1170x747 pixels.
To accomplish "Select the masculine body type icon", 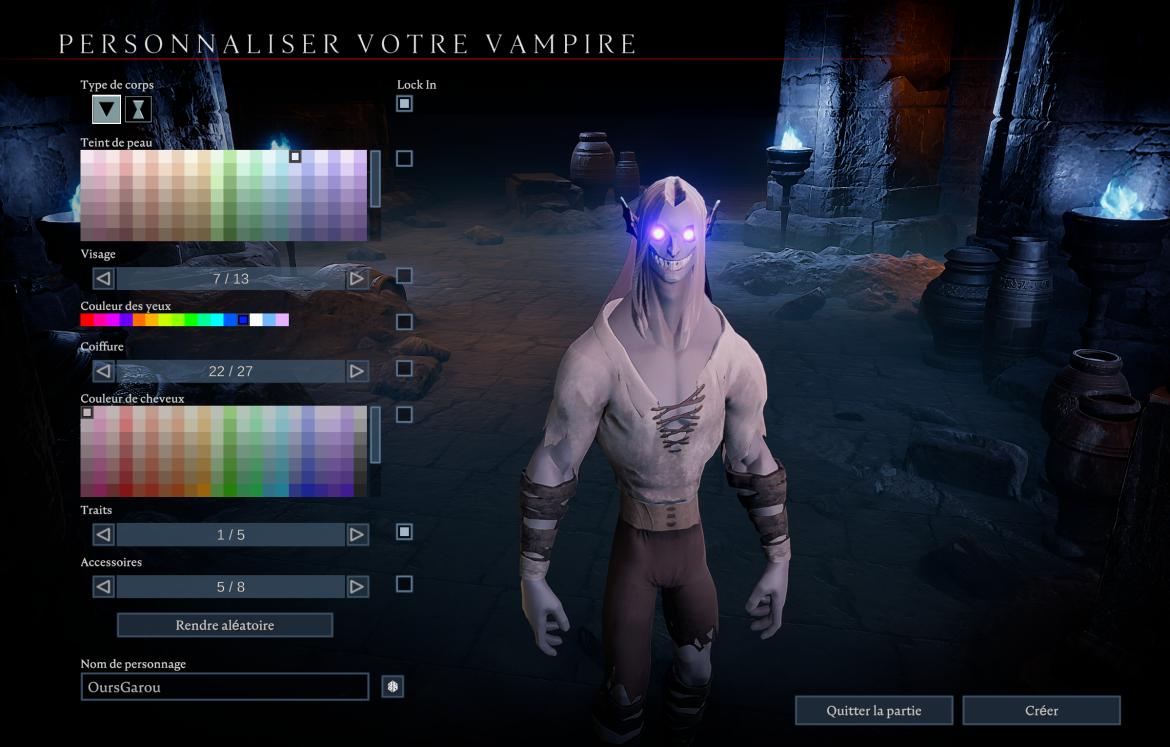I will [x=106, y=110].
